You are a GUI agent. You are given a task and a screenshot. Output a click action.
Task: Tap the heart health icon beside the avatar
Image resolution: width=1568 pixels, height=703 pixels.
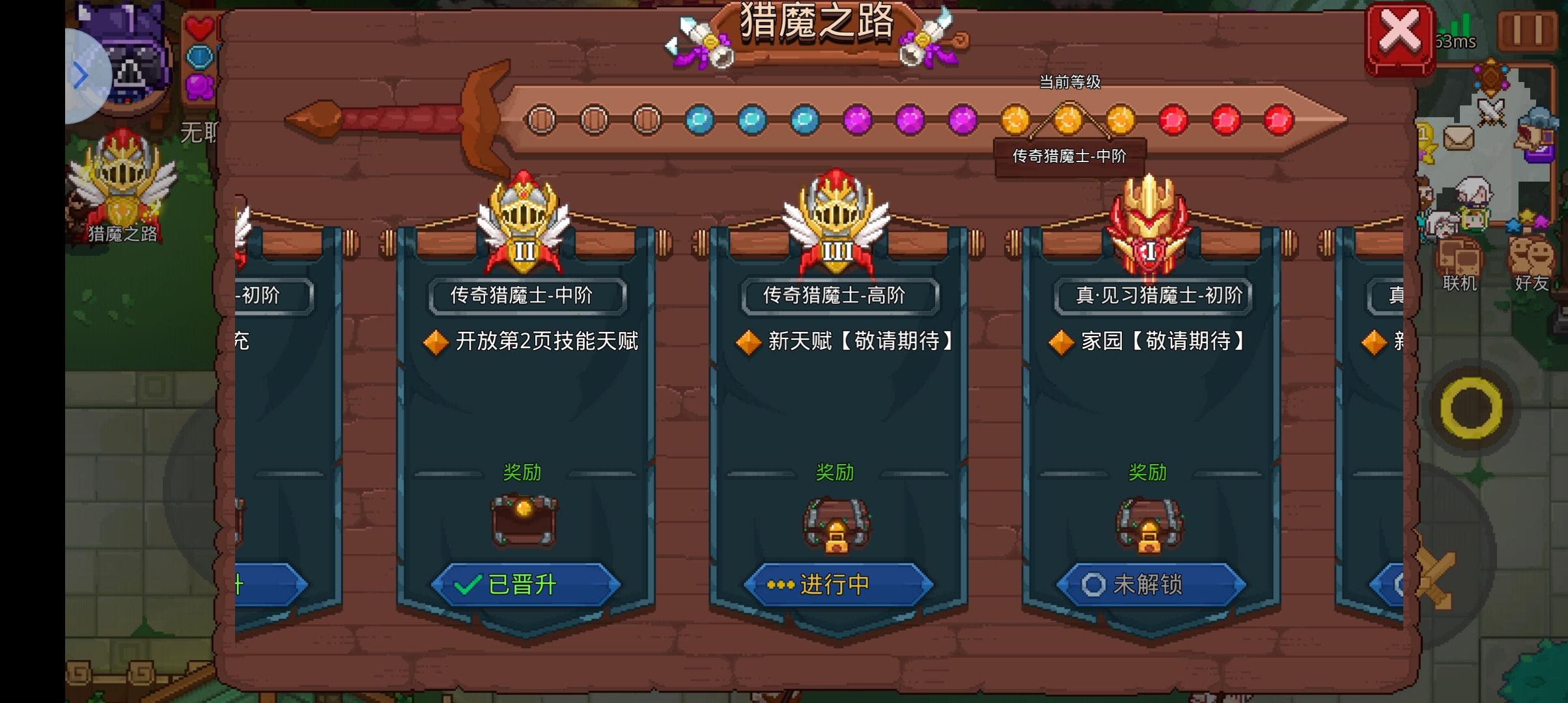point(202,27)
